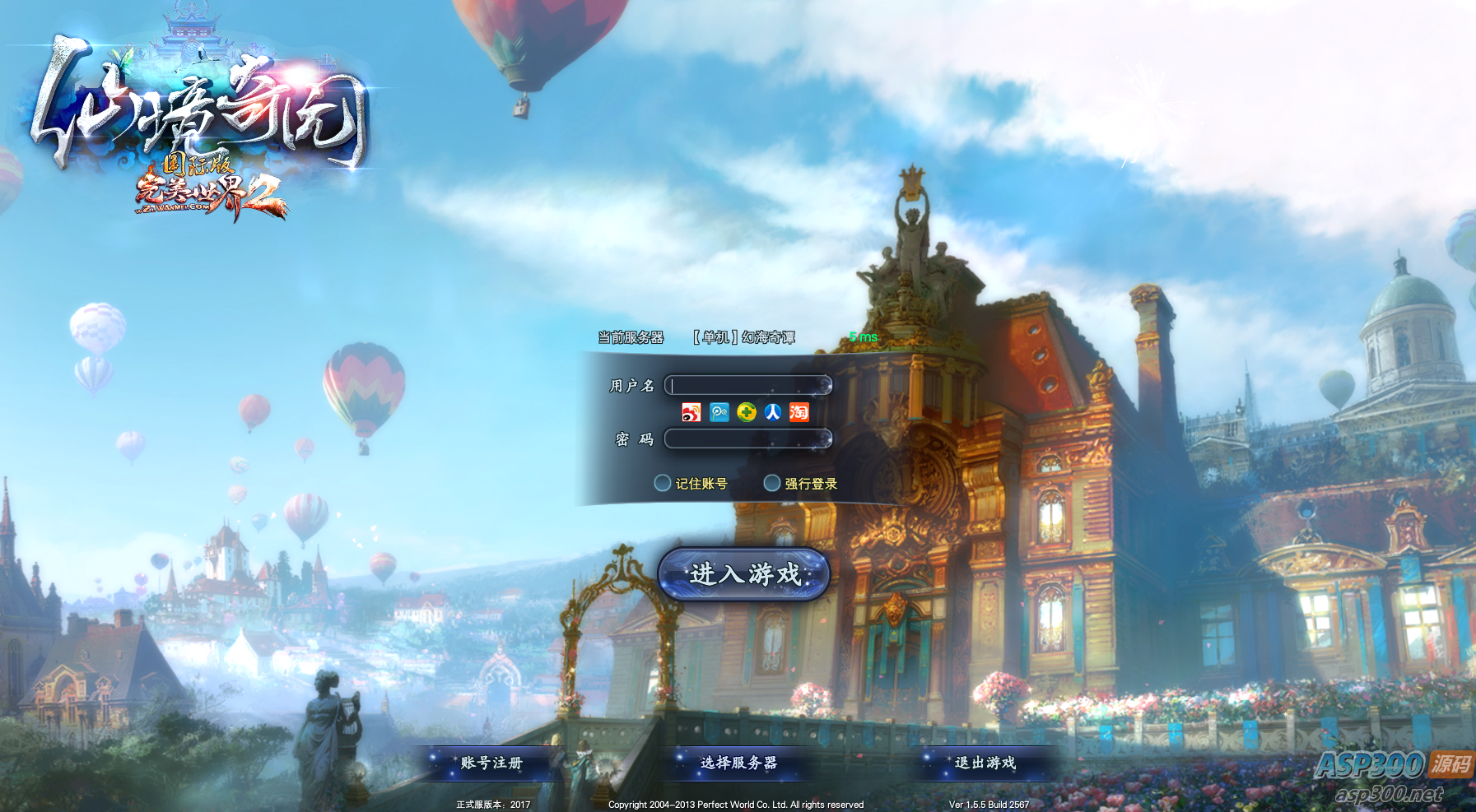Image resolution: width=1476 pixels, height=812 pixels.
Task: Log in with the Sina Weibo icon
Action: 691,412
